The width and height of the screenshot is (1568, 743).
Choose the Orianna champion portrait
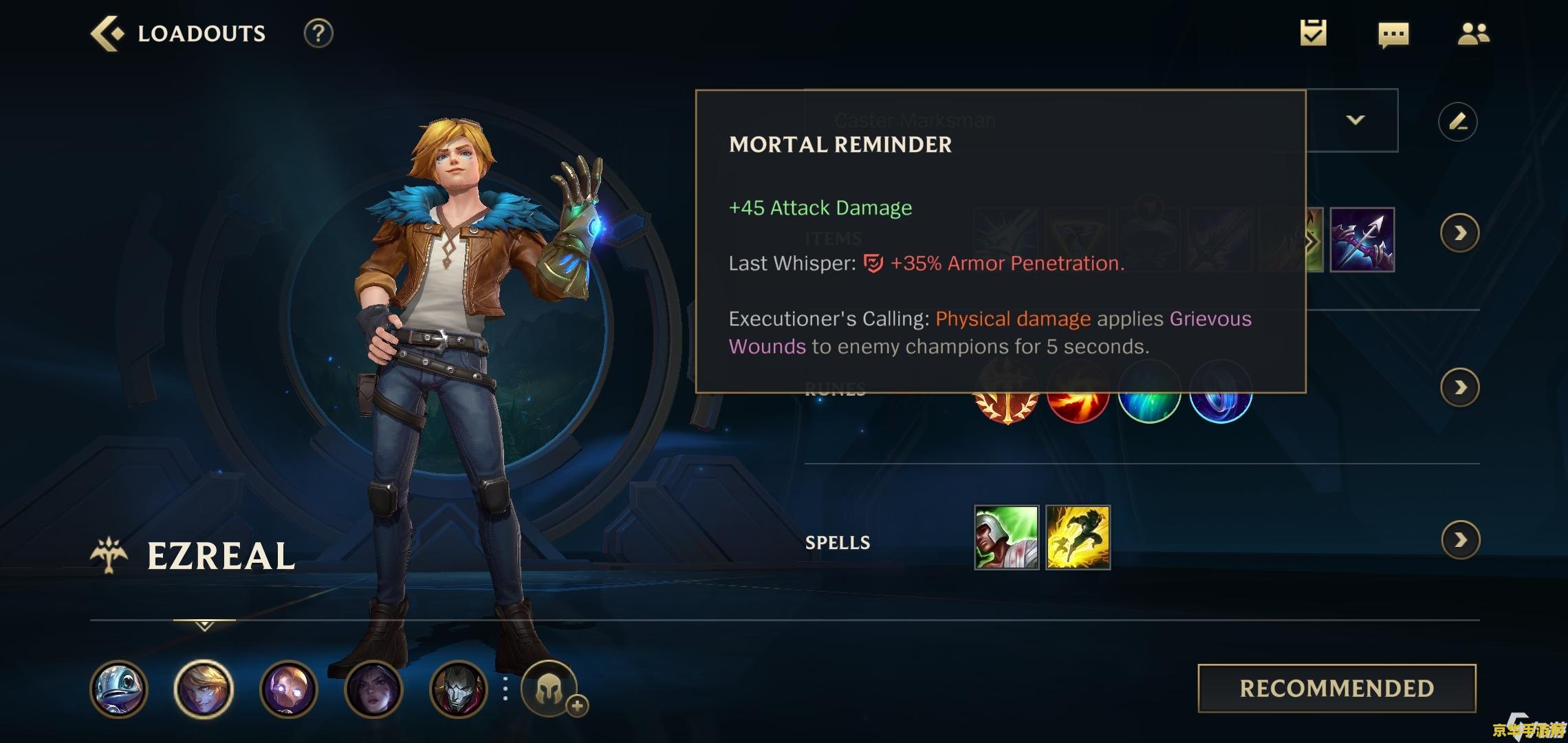coord(288,689)
